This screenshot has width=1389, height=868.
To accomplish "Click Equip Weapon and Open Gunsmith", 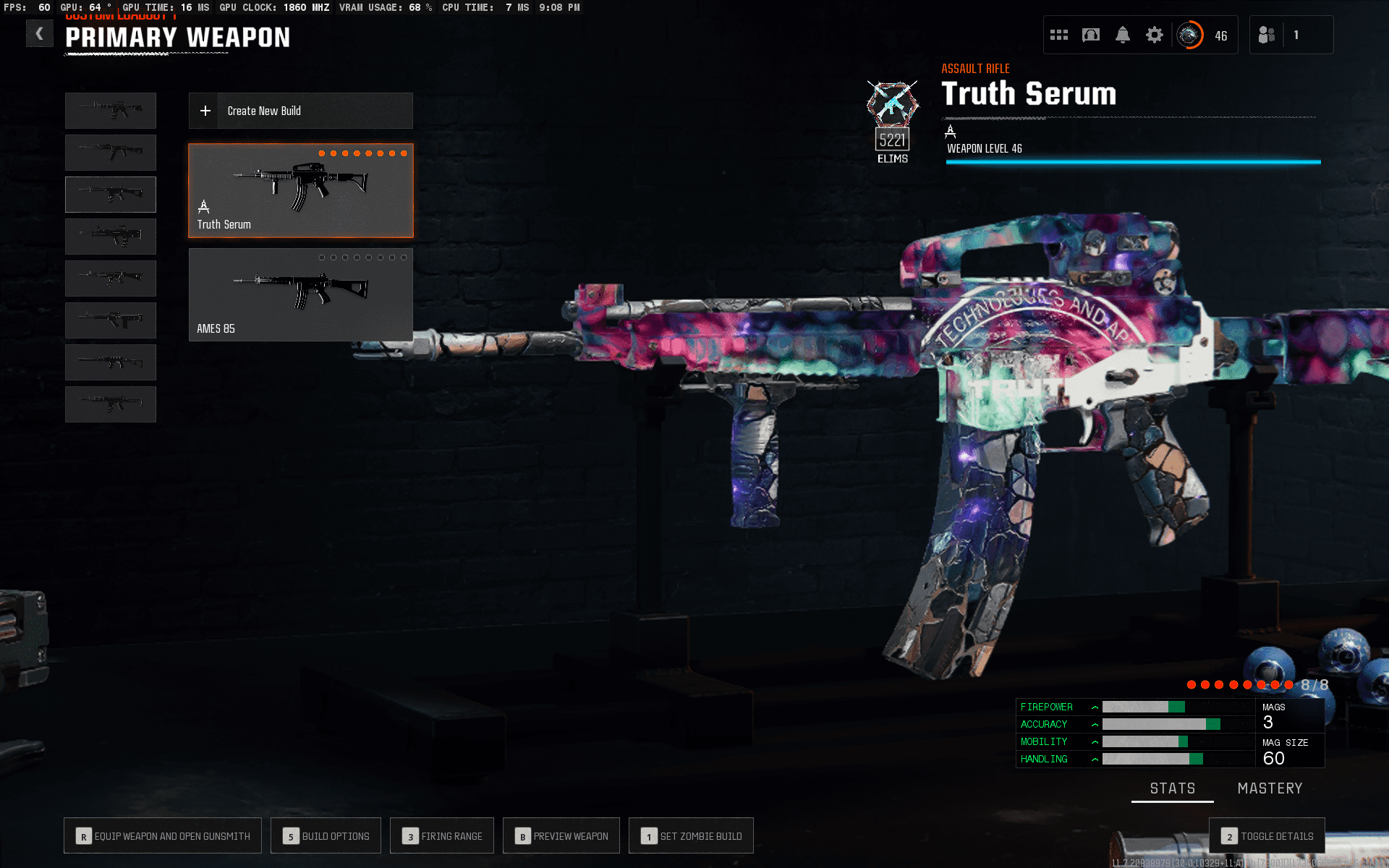I will point(163,836).
